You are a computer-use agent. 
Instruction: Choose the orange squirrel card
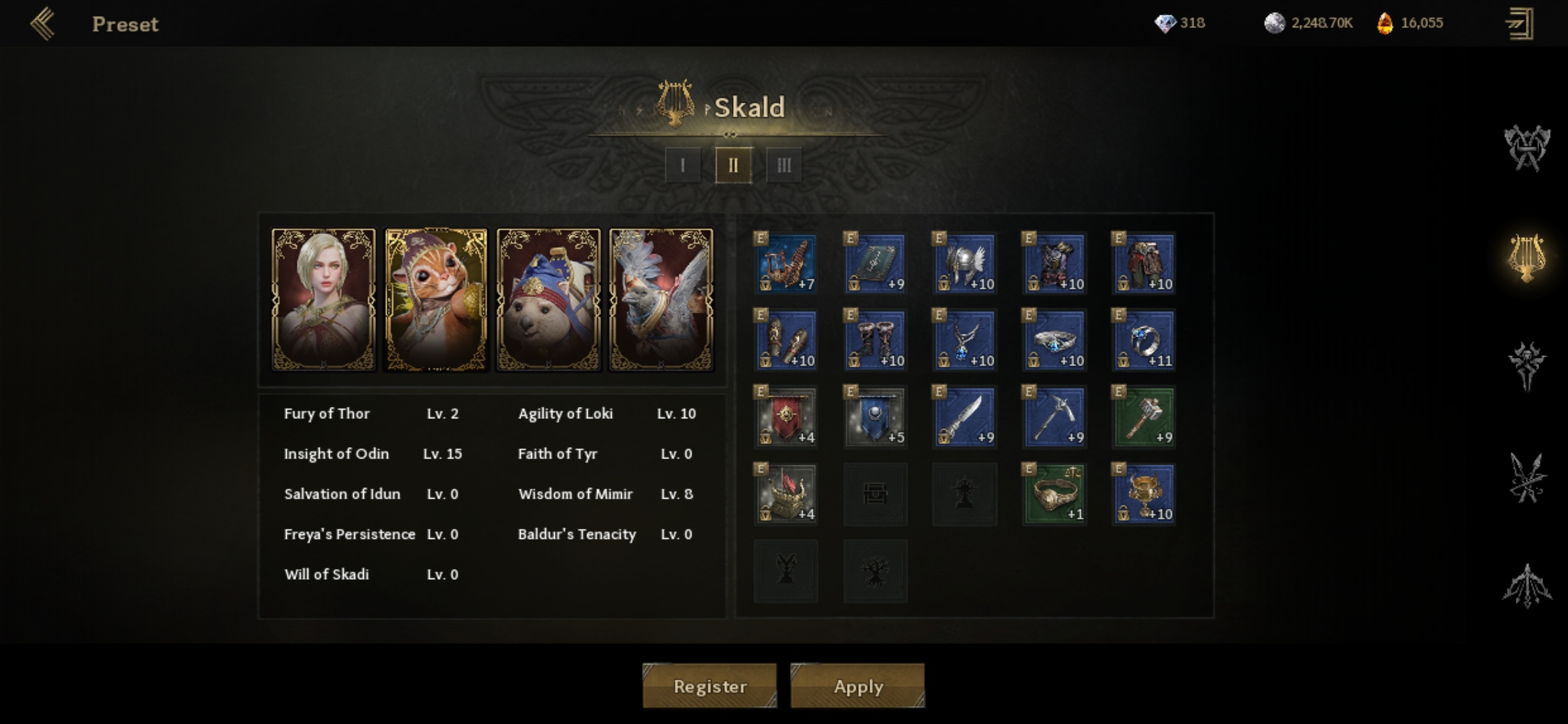coord(436,299)
